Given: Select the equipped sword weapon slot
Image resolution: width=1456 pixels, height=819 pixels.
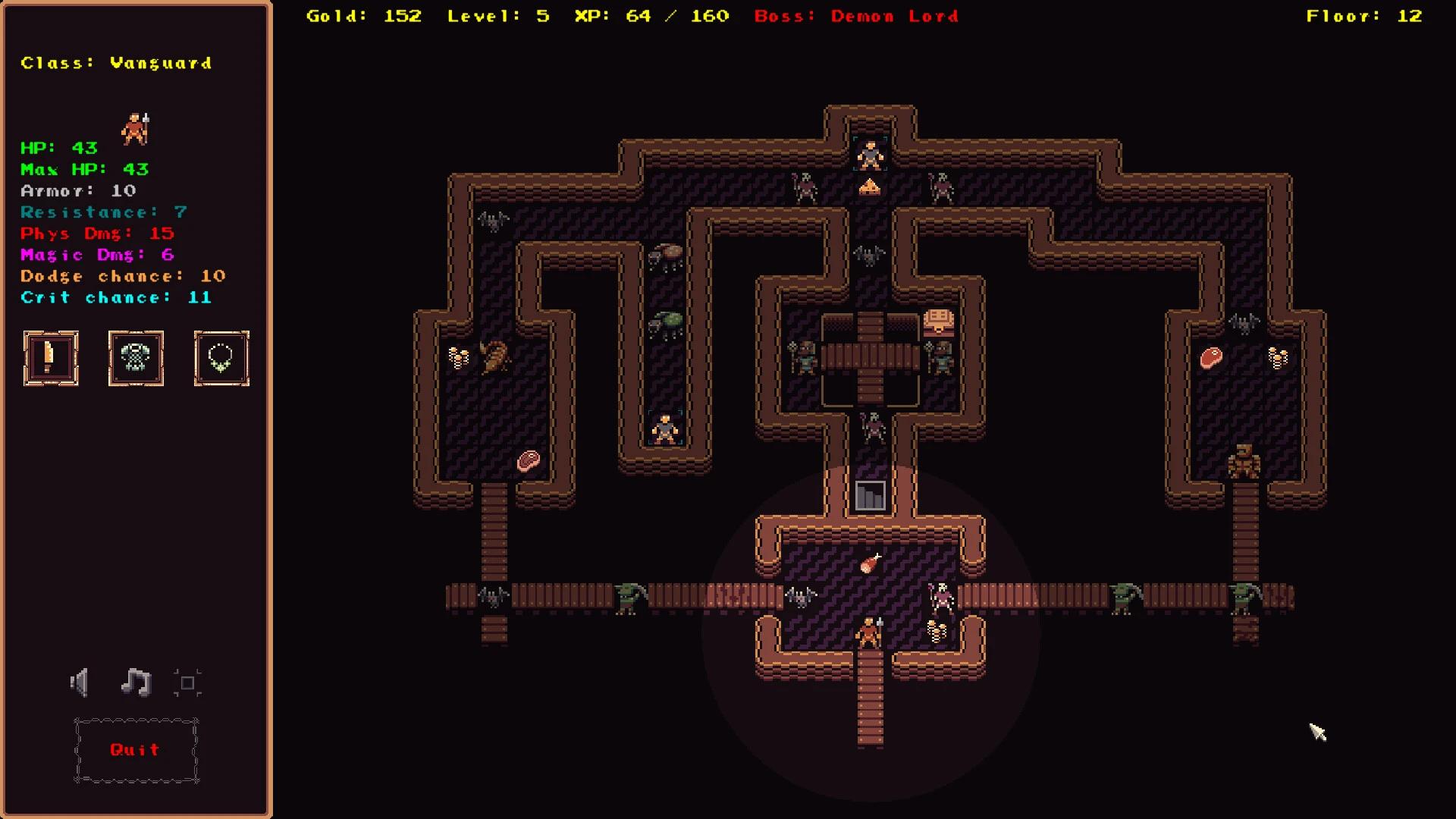Looking at the screenshot, I should click(51, 358).
